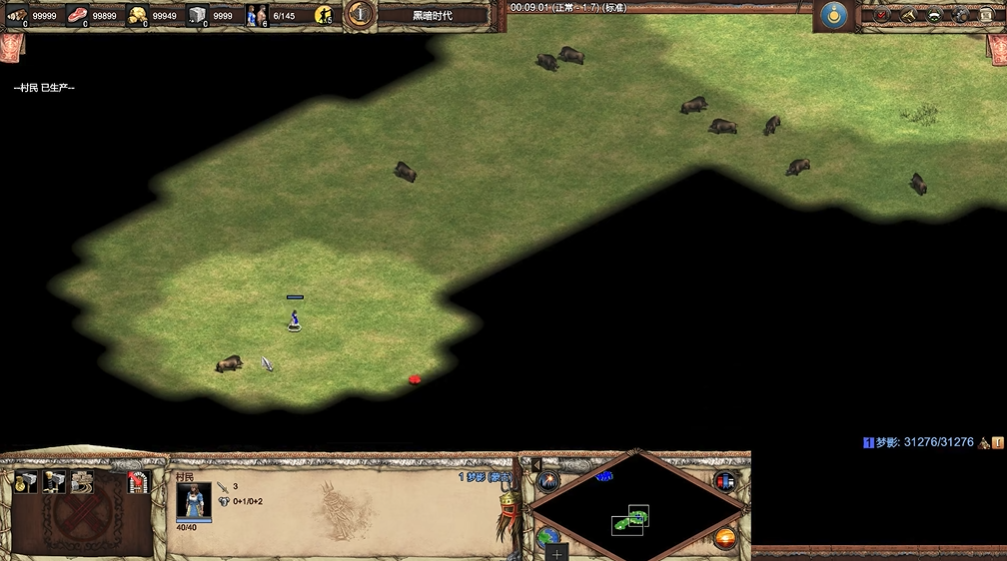Open the main menu scroll icon
This screenshot has height=561, width=1007.
click(986, 15)
